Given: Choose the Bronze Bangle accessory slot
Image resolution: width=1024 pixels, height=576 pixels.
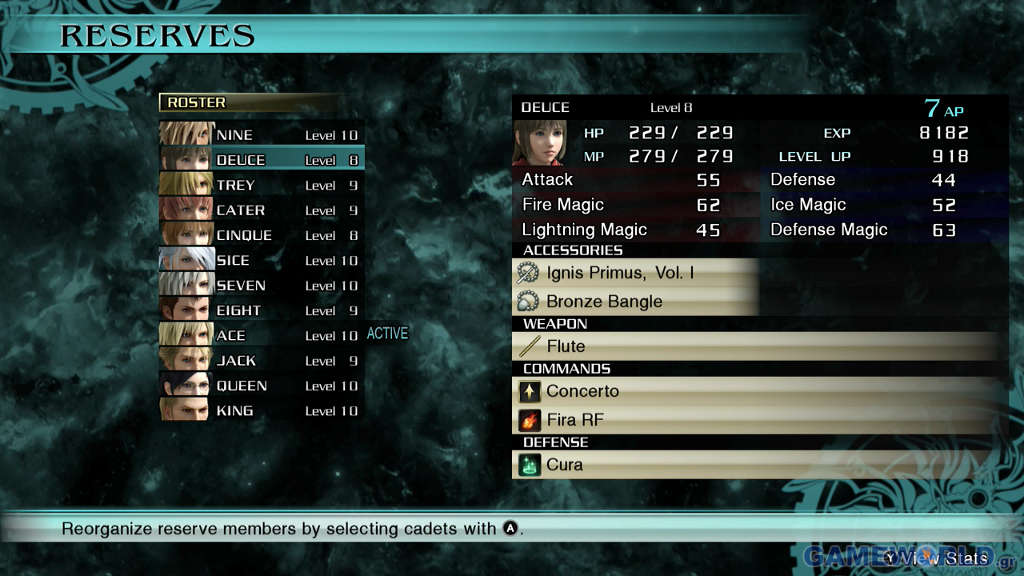Looking at the screenshot, I should coord(634,301).
